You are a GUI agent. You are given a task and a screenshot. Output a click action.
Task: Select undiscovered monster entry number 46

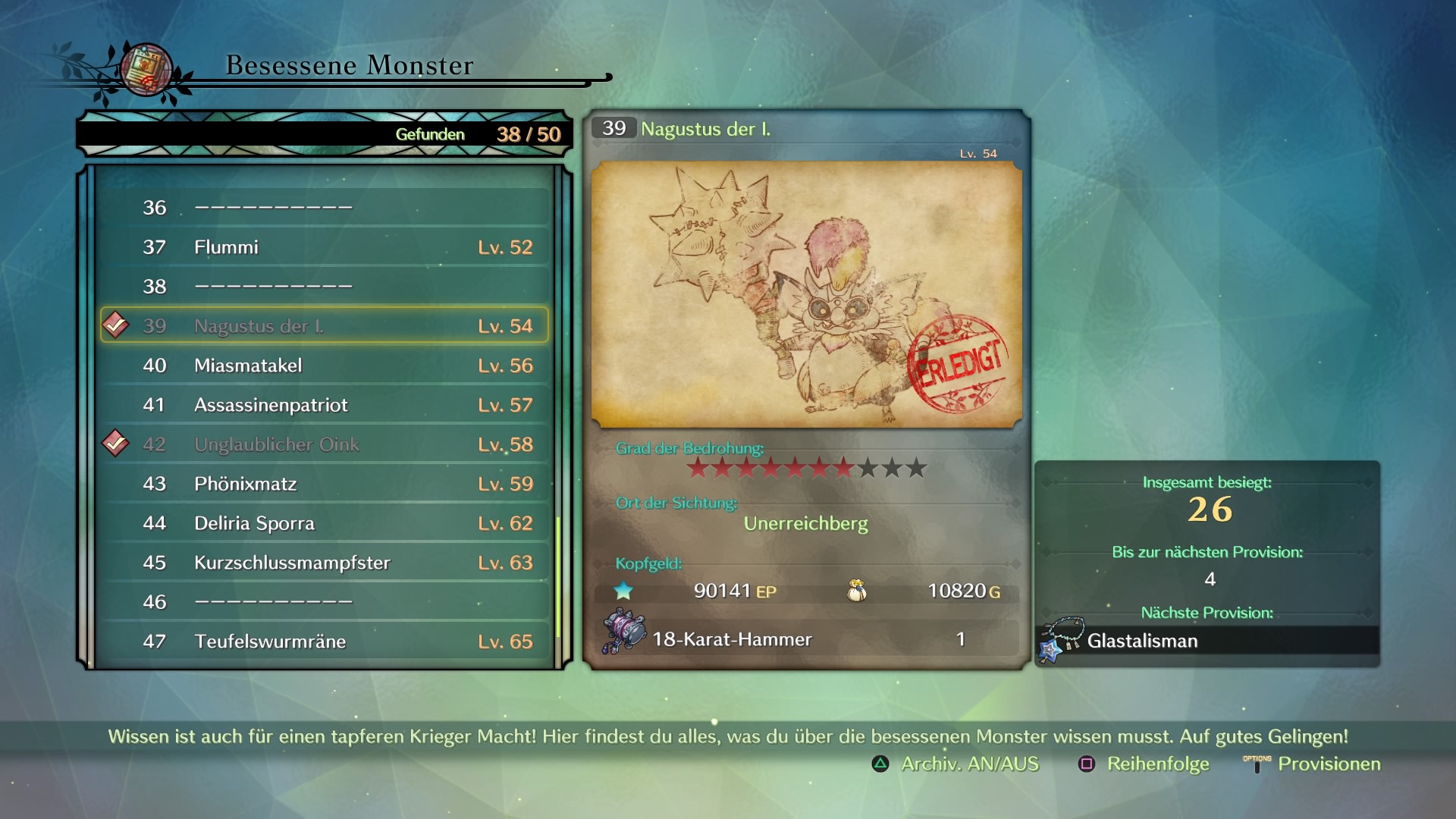[325, 602]
